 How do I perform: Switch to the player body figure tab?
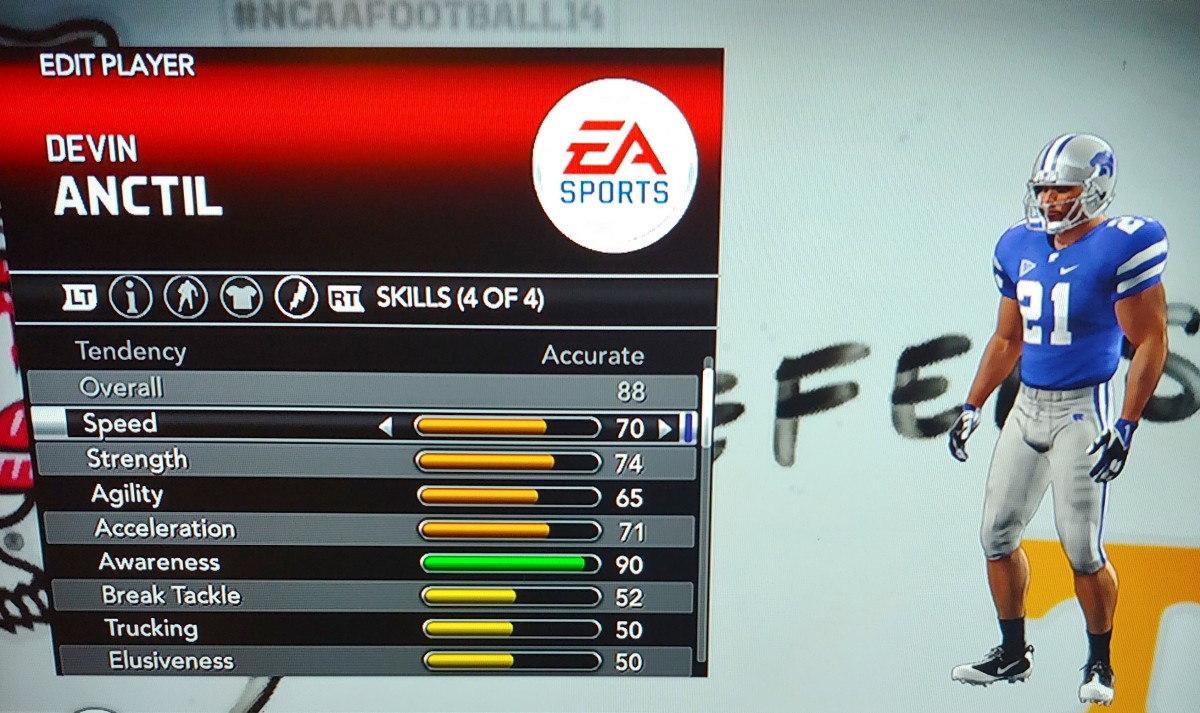[185, 297]
